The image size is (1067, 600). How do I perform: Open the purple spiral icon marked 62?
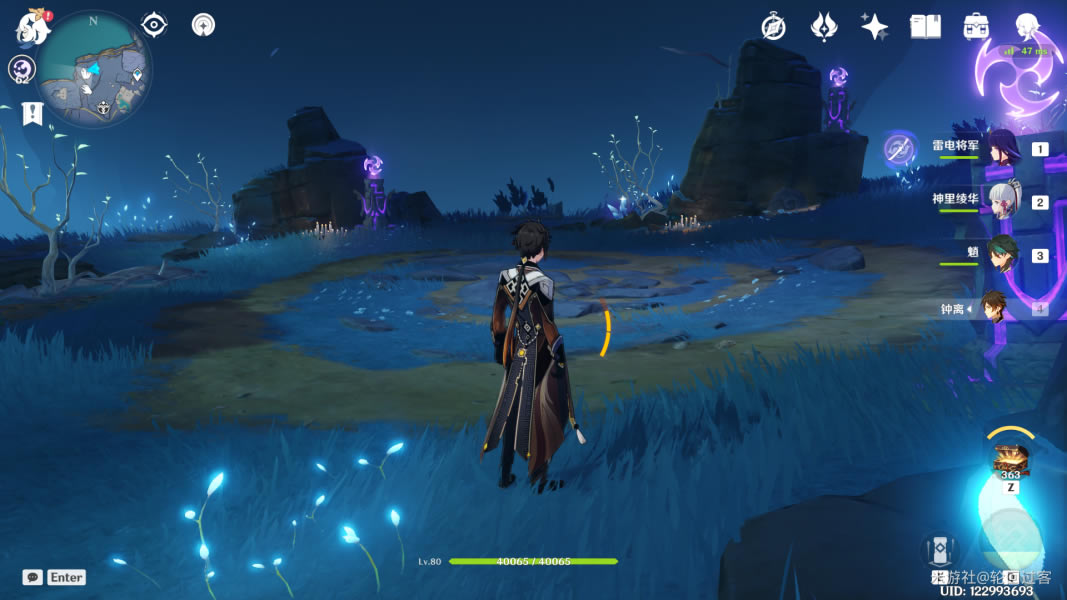(22, 69)
